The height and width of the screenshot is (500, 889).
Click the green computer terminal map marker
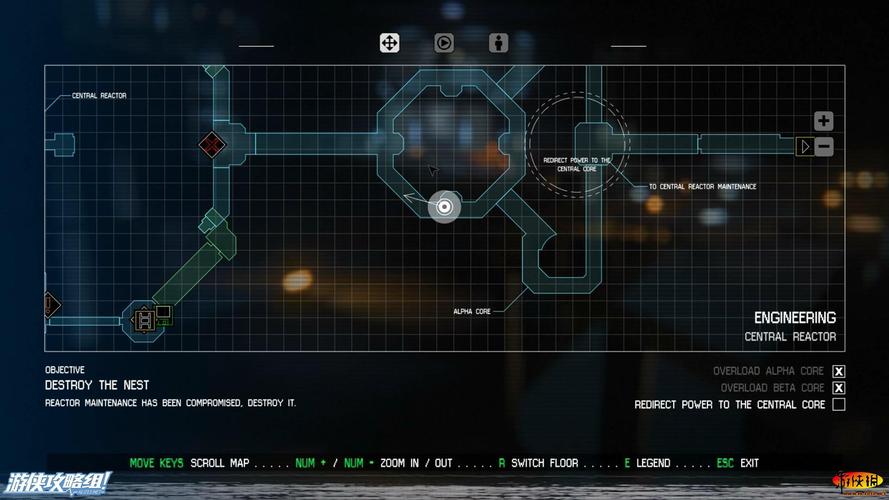pyautogui.click(x=163, y=313)
